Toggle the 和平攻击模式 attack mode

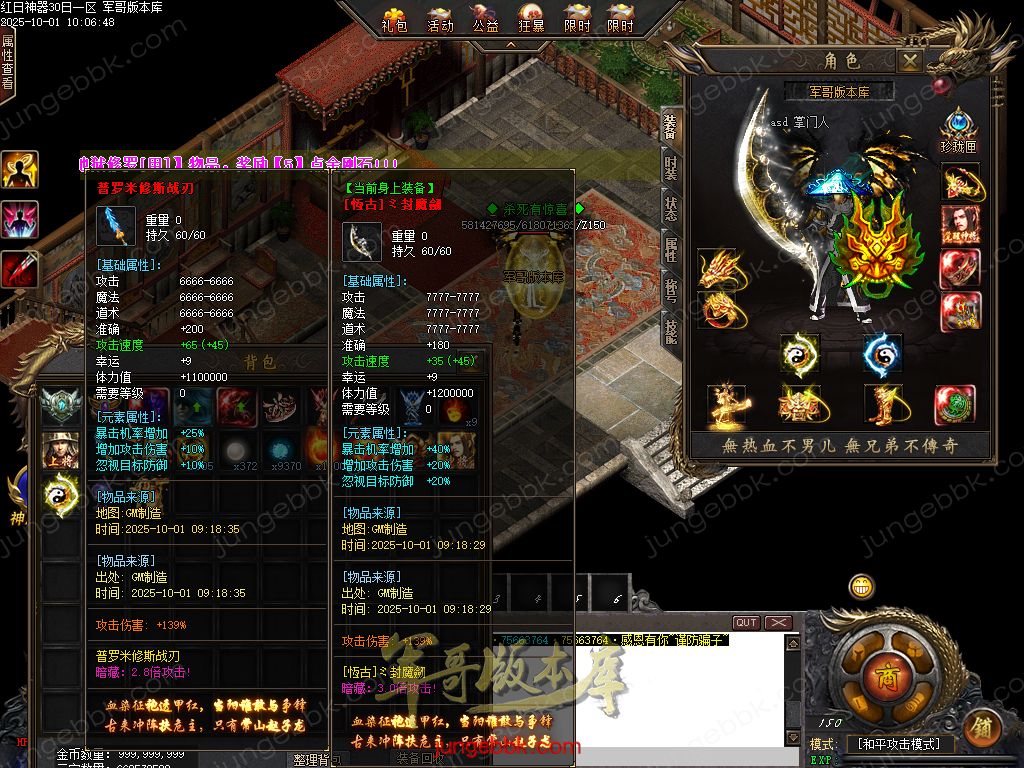899,745
